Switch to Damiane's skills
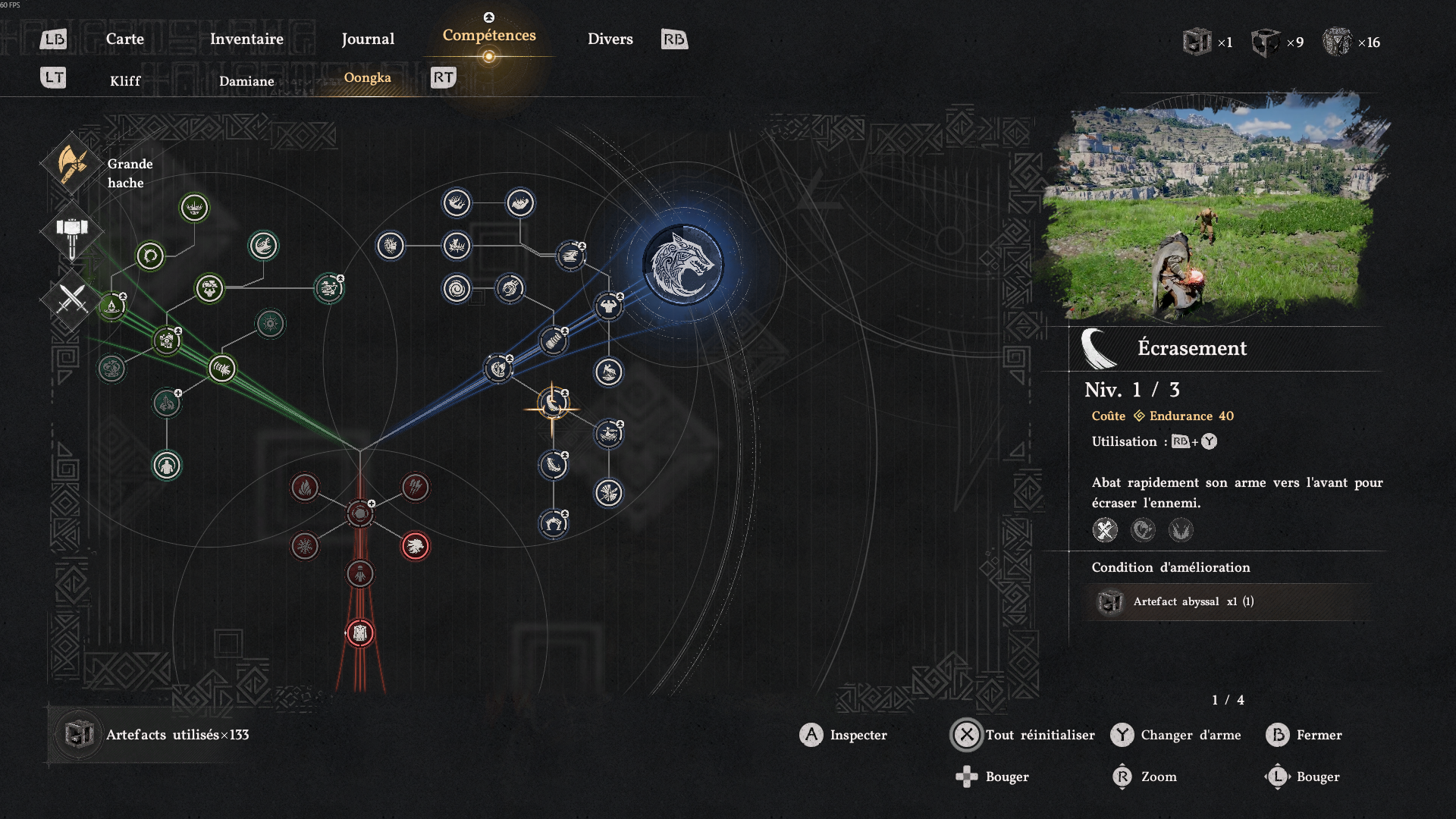The image size is (1456, 819). [246, 81]
